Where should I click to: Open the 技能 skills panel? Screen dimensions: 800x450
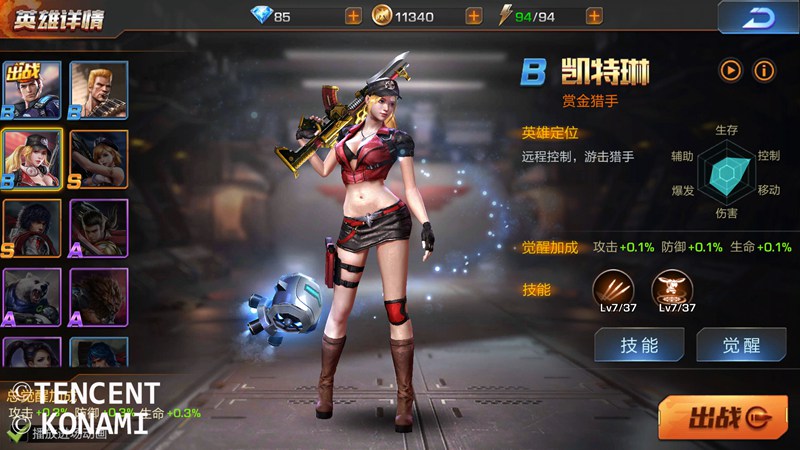click(x=639, y=345)
